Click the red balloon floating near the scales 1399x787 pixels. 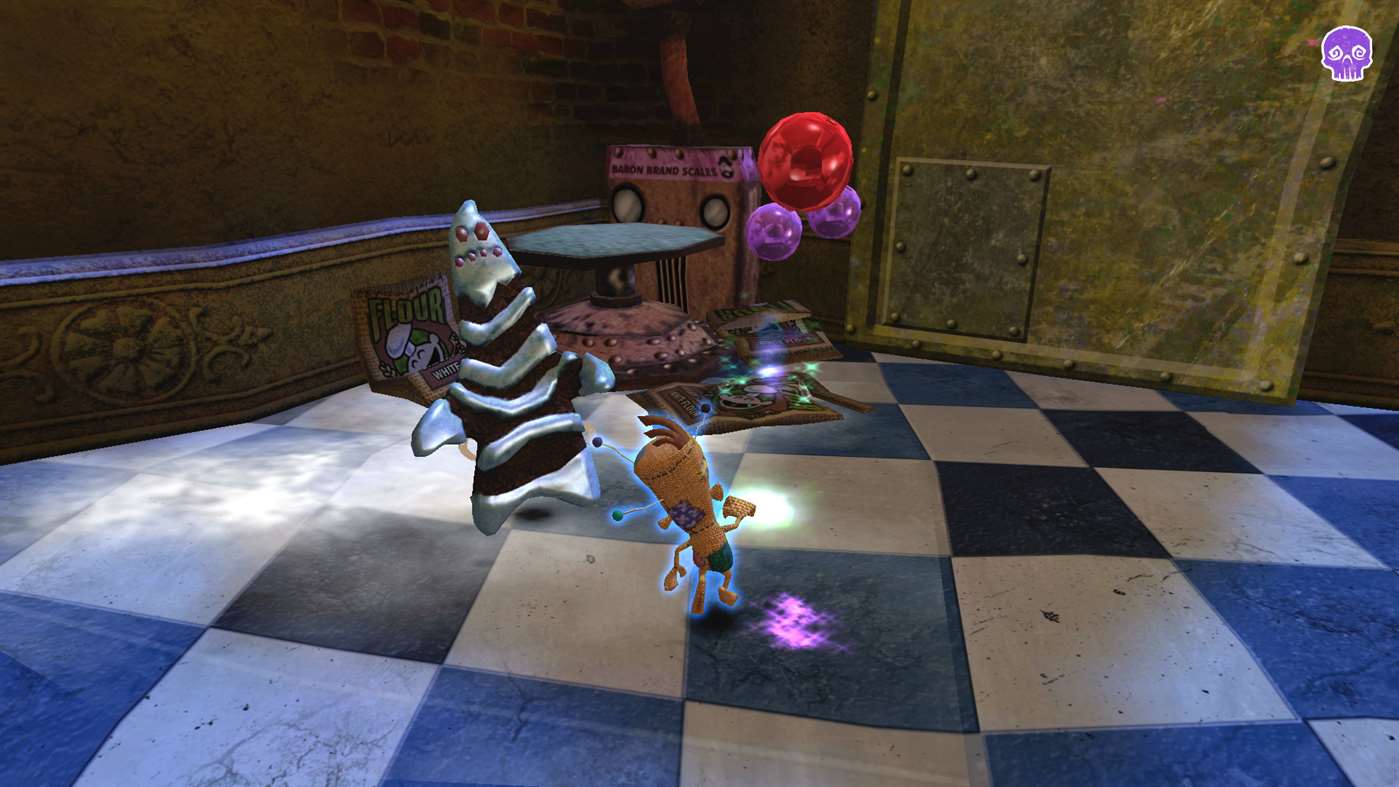point(807,158)
